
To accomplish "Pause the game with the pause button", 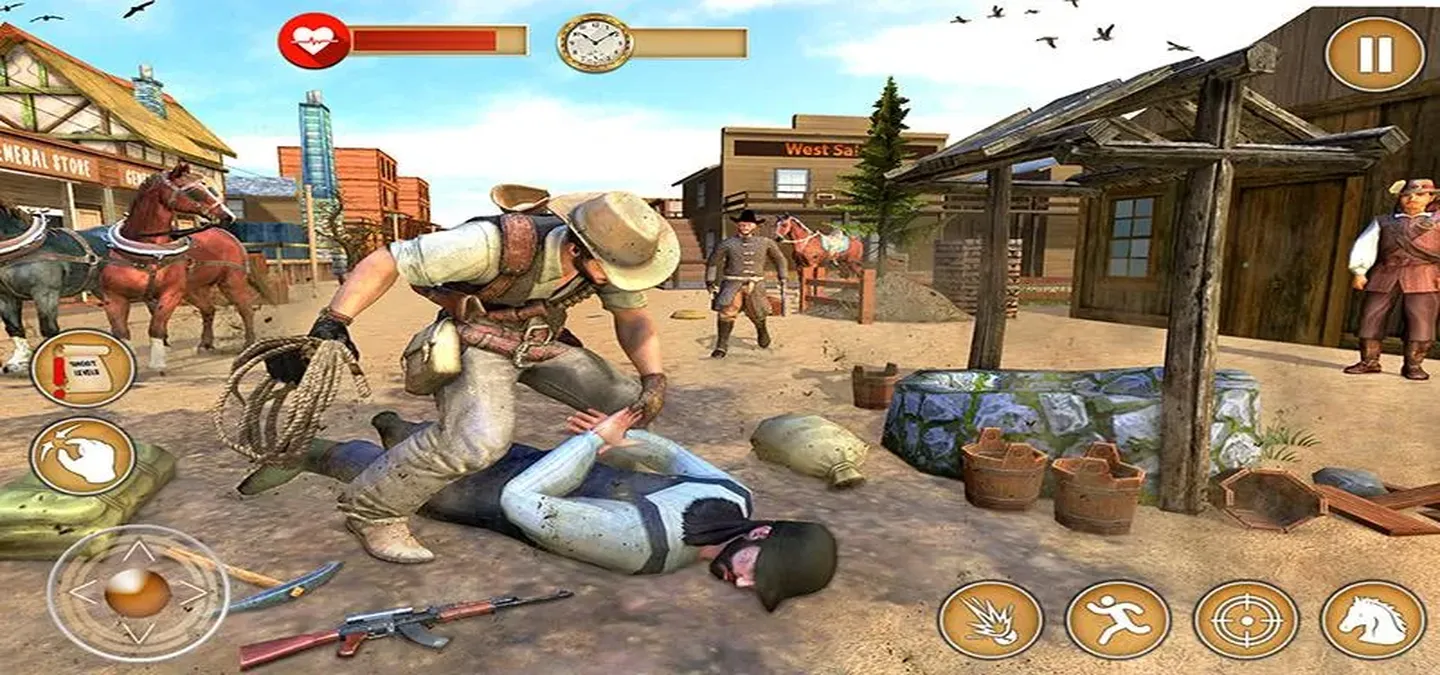I will (x=1375, y=54).
